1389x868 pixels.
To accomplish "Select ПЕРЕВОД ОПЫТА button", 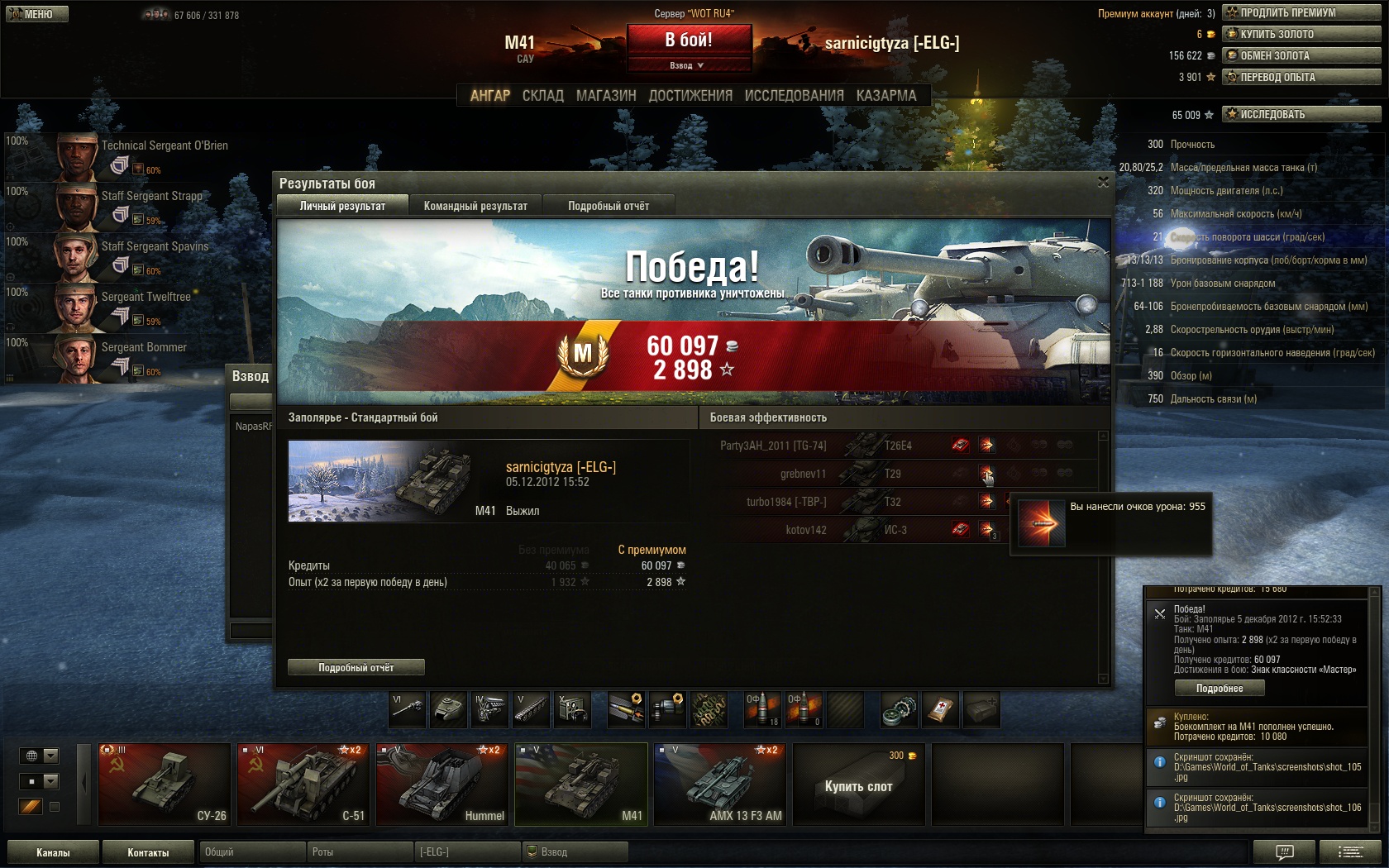I will [1301, 77].
